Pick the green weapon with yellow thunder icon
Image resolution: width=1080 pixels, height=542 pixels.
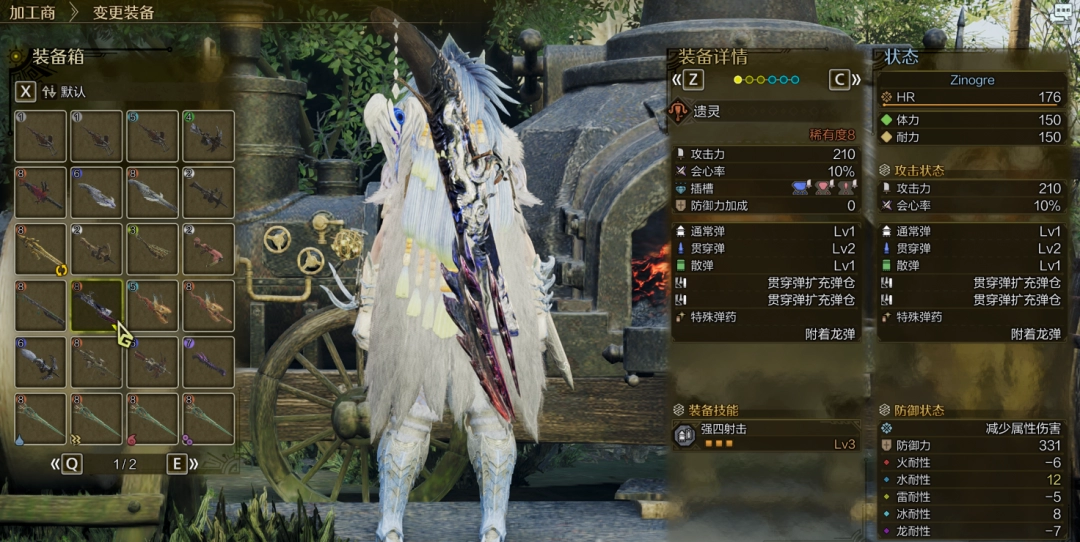(96, 418)
